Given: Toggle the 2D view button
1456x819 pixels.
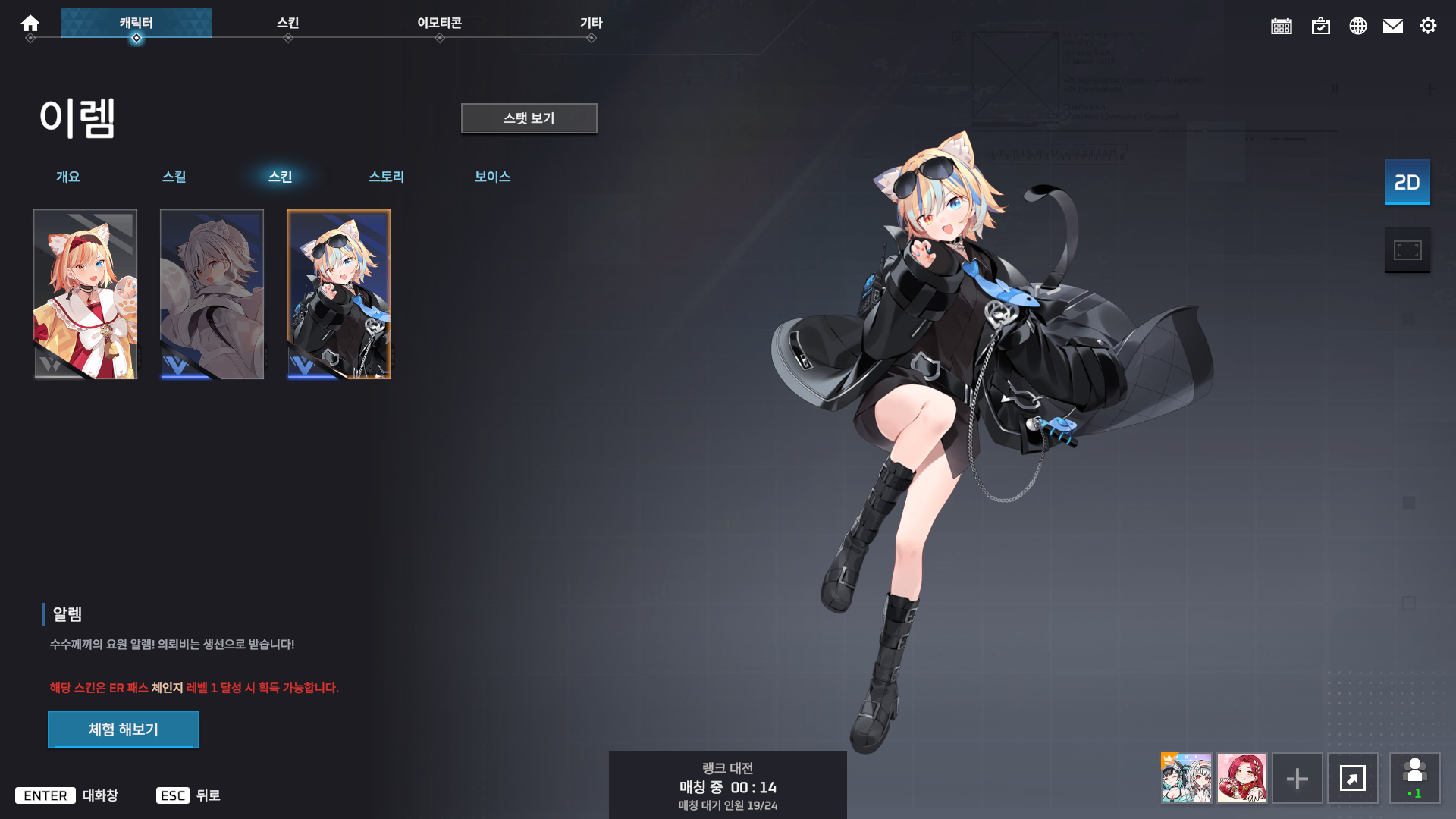Looking at the screenshot, I should [1407, 182].
